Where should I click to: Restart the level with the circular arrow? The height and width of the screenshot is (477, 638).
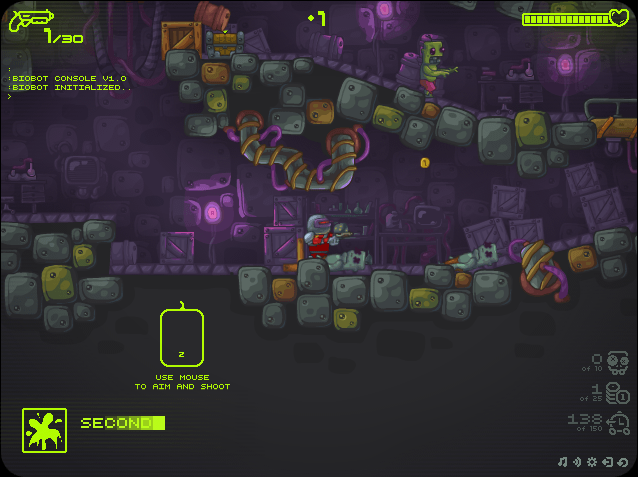tap(622, 462)
